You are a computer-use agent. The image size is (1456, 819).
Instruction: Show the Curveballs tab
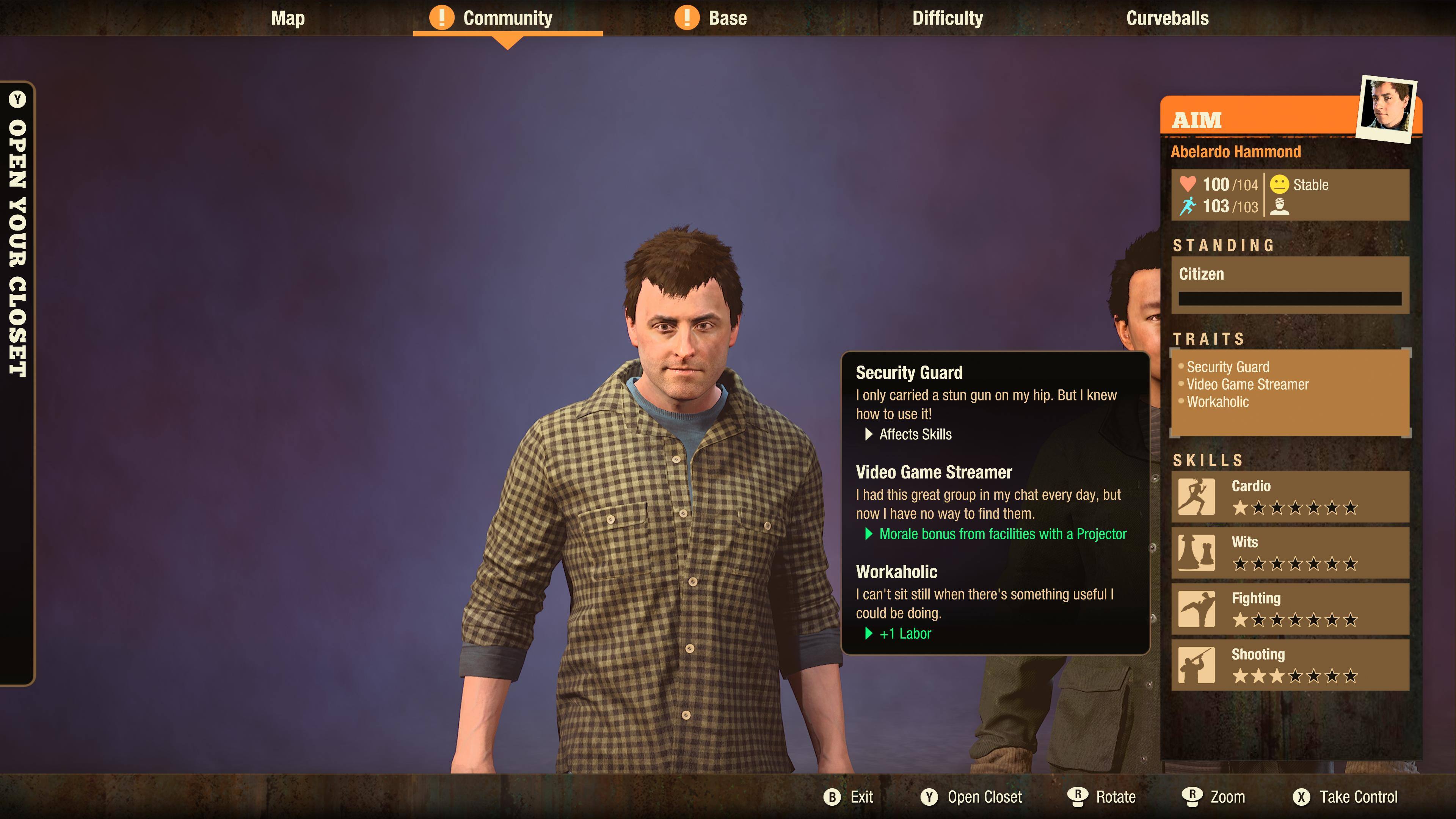1167,18
